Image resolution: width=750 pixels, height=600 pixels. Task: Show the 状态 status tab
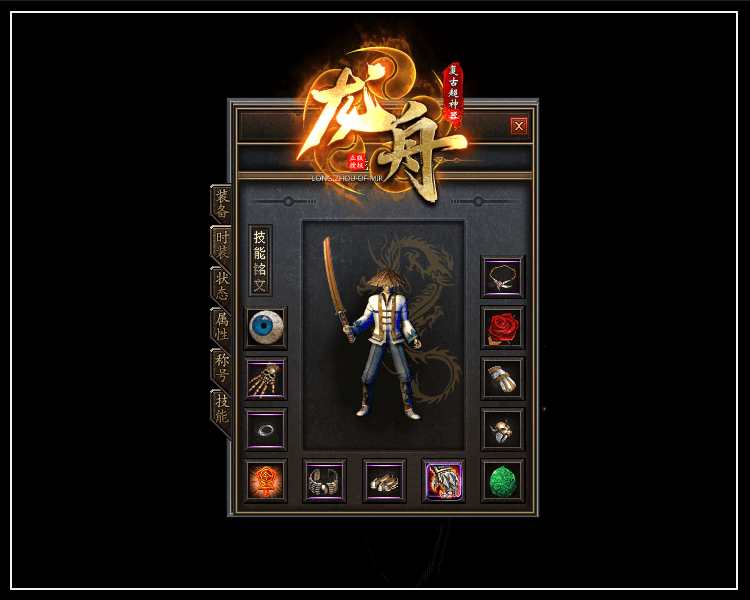click(x=222, y=285)
